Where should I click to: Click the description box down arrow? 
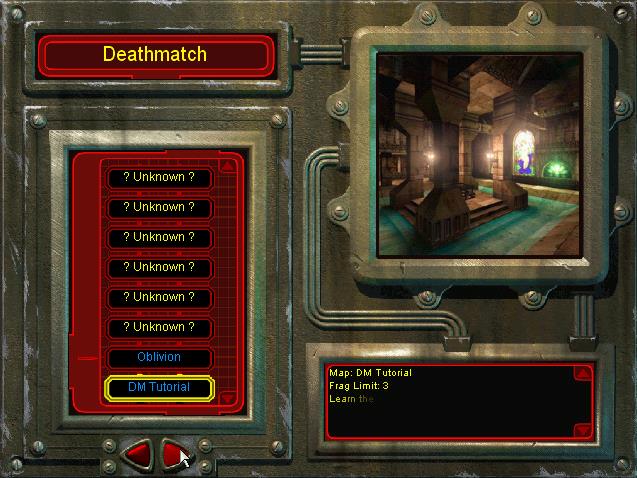(583, 430)
